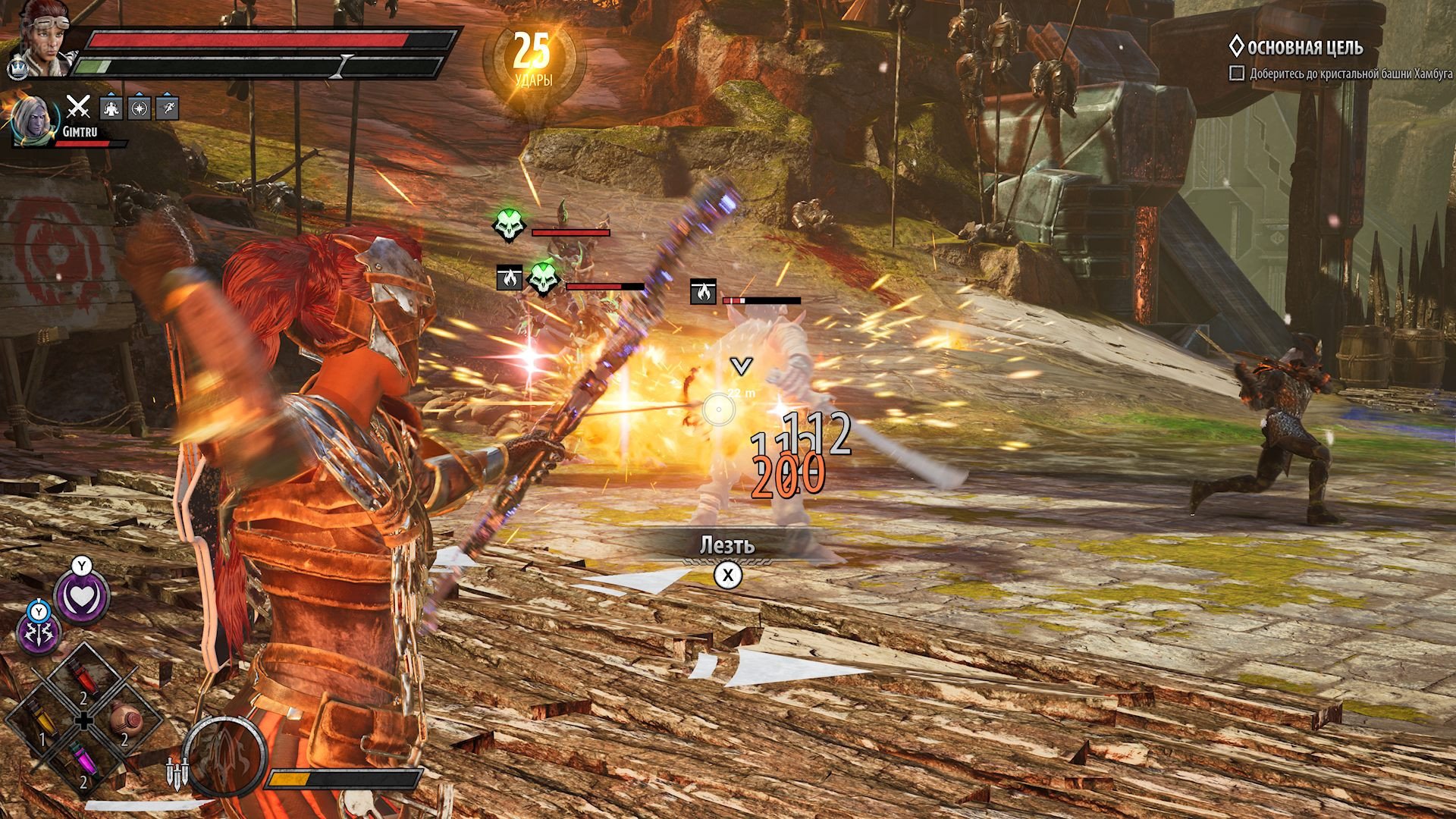Click the circular ultimate ability emblem
The height and width of the screenshot is (819, 1456).
tap(225, 757)
